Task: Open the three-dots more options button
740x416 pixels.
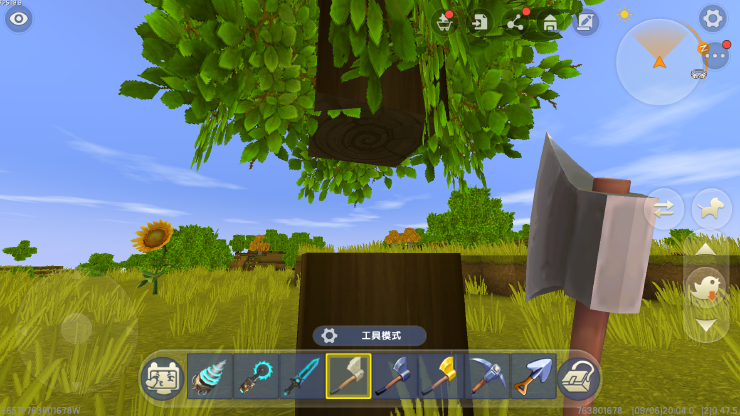Action: coord(716,56)
